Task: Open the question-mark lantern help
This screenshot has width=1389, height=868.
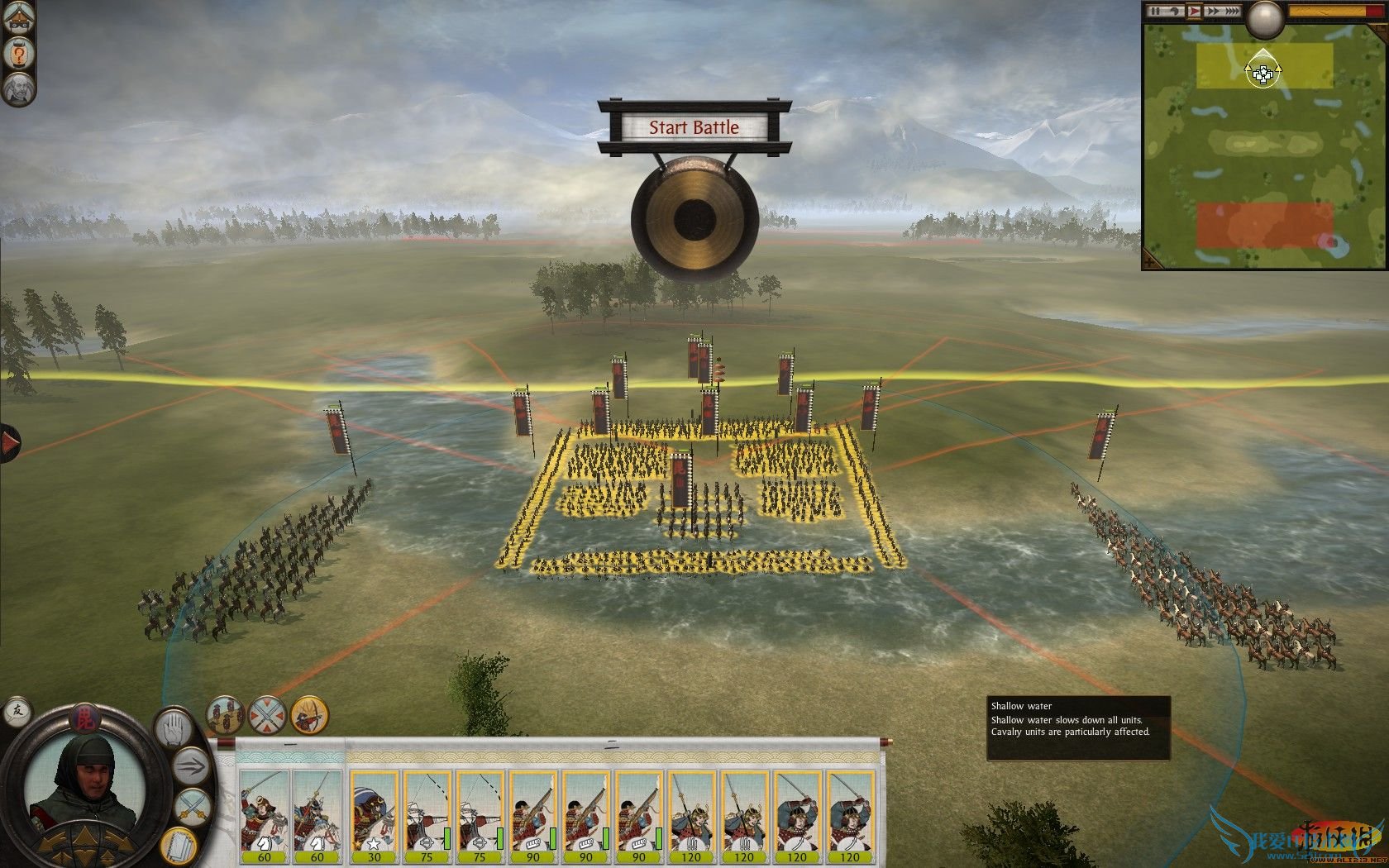Action: tap(17, 54)
